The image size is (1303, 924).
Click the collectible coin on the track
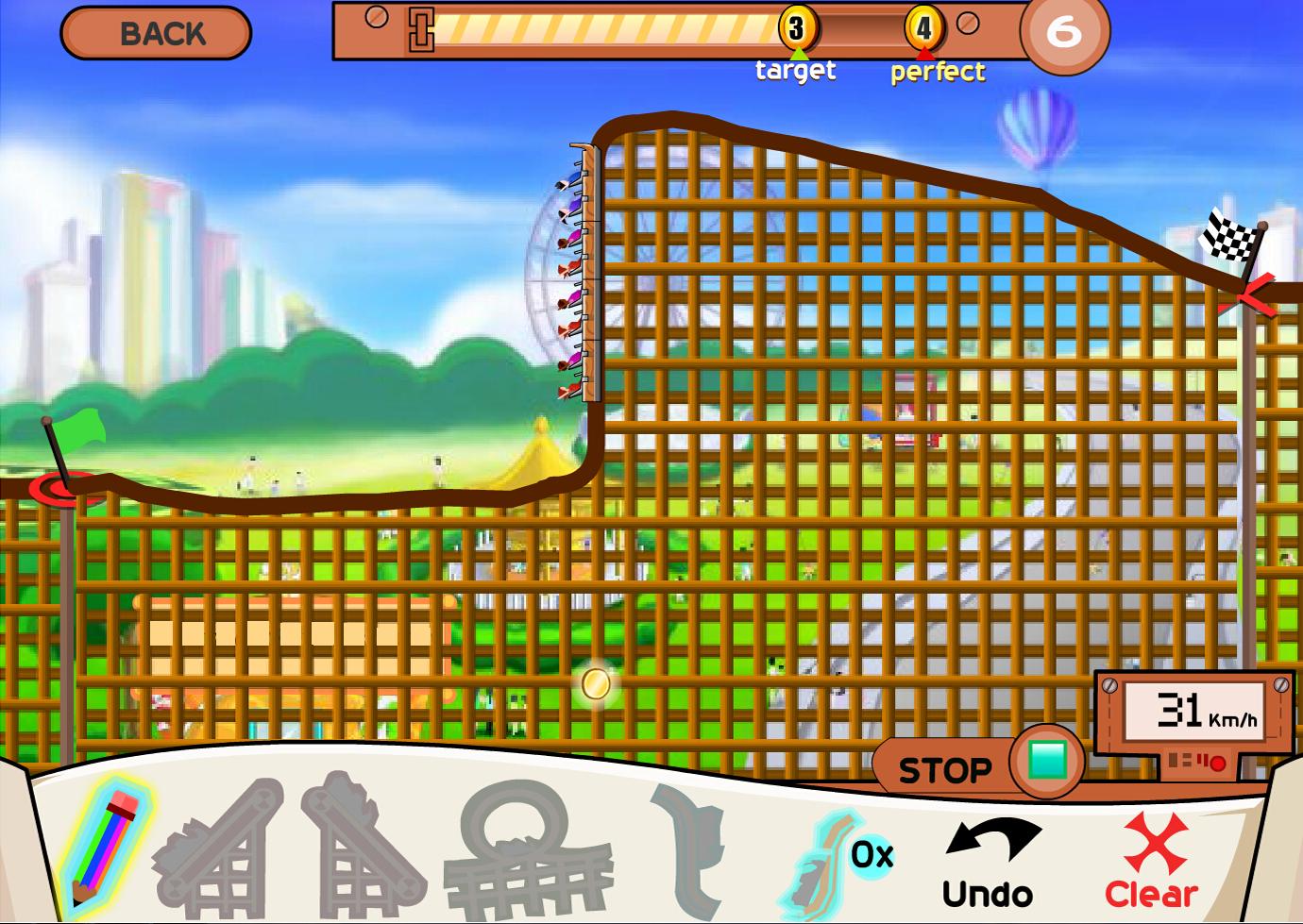pos(596,685)
